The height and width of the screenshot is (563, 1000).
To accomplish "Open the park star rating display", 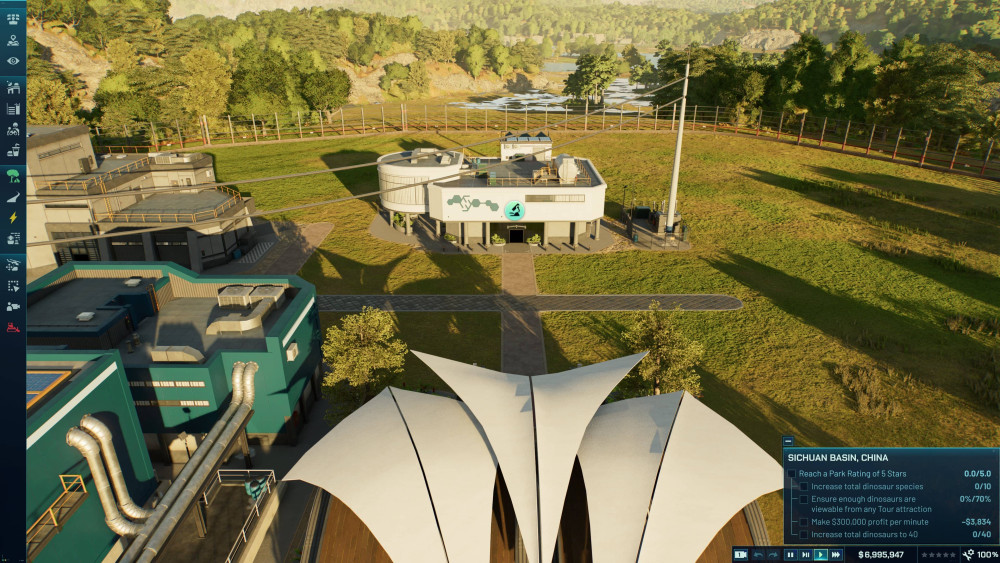I will (x=938, y=554).
